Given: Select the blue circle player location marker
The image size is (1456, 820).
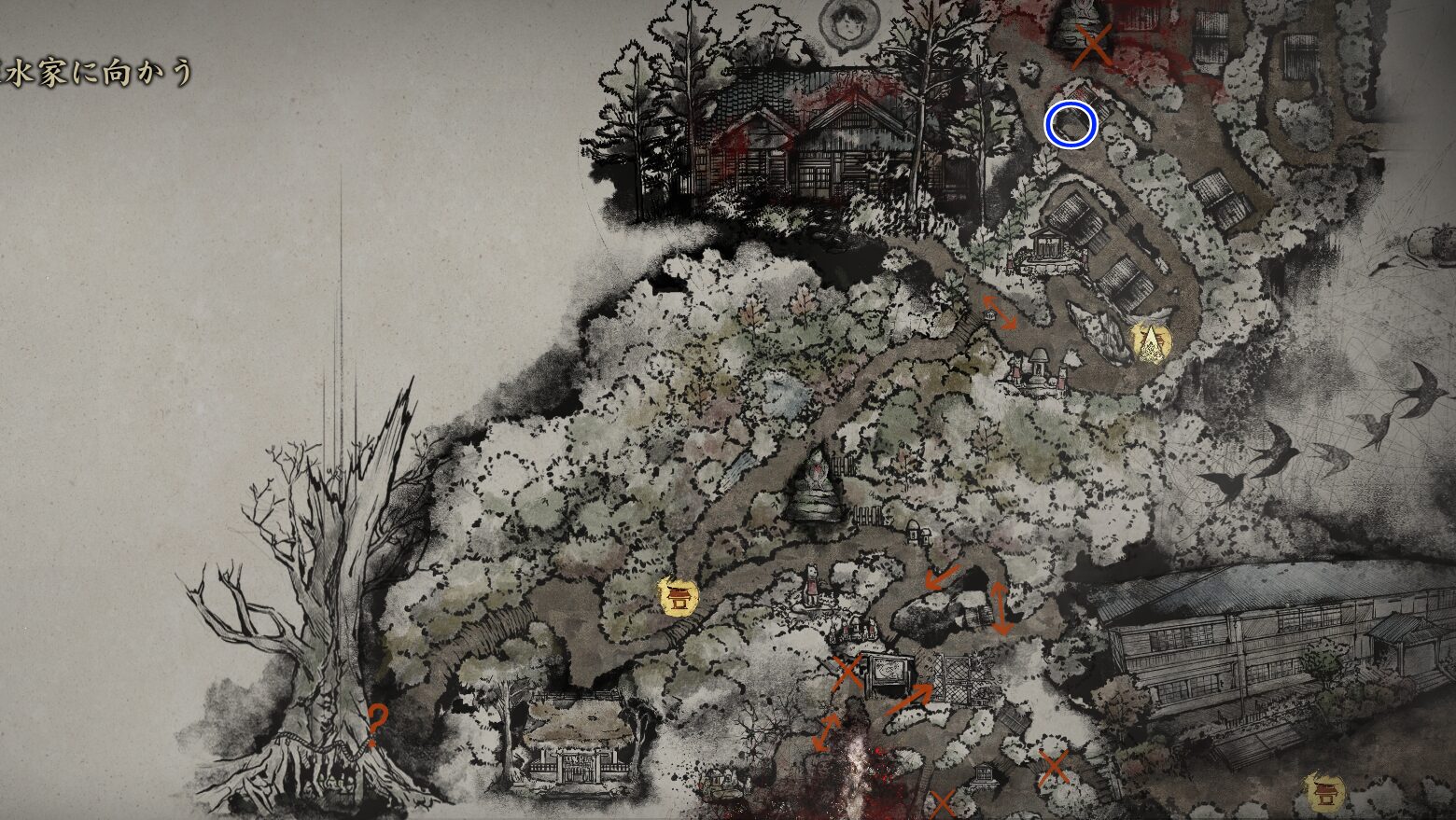Looking at the screenshot, I should (x=1070, y=124).
